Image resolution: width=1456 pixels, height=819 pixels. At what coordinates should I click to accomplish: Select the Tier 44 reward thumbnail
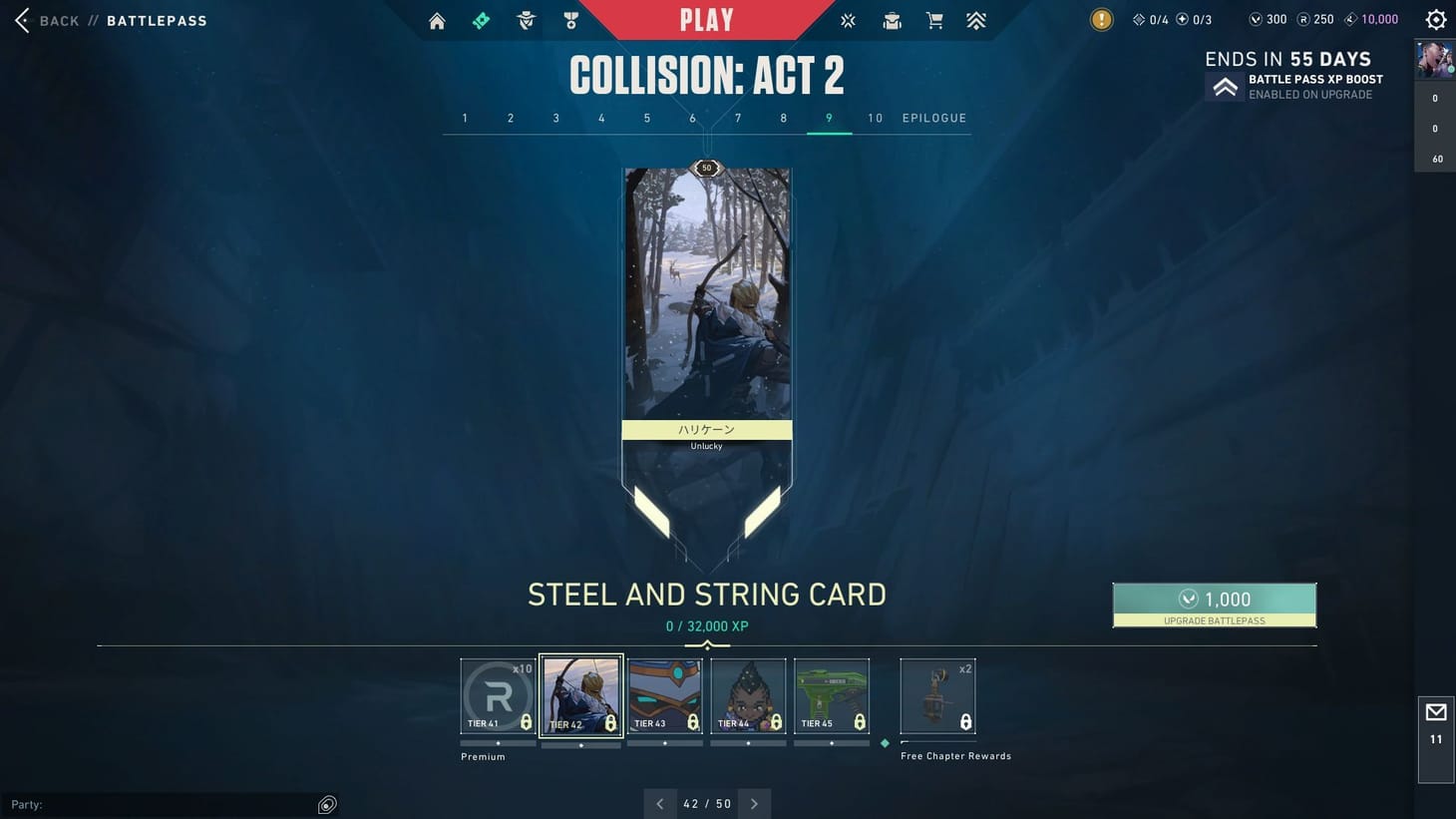click(748, 695)
